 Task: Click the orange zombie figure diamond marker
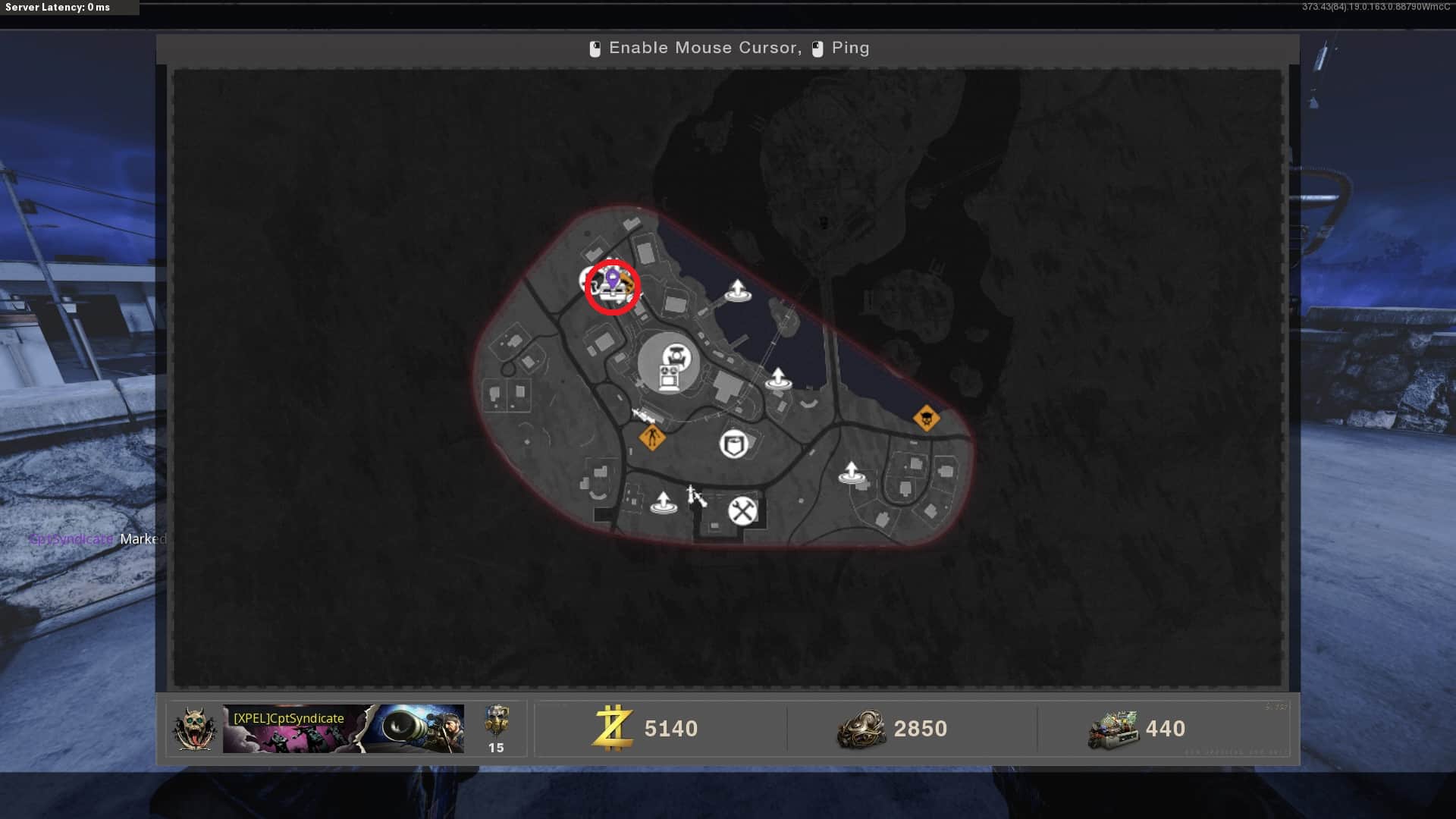pos(651,437)
